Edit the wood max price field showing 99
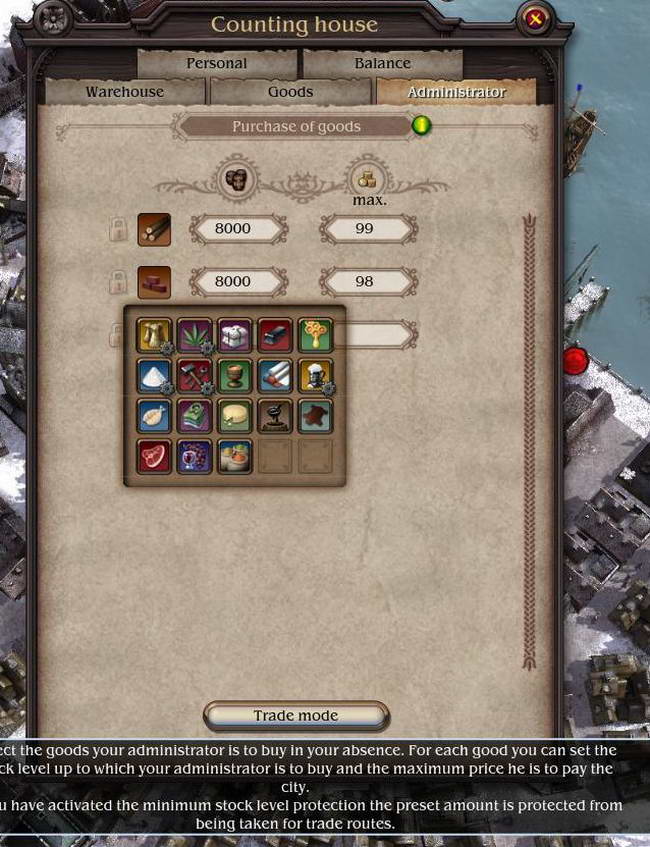Viewport: 650px width, 847px height. [x=367, y=229]
